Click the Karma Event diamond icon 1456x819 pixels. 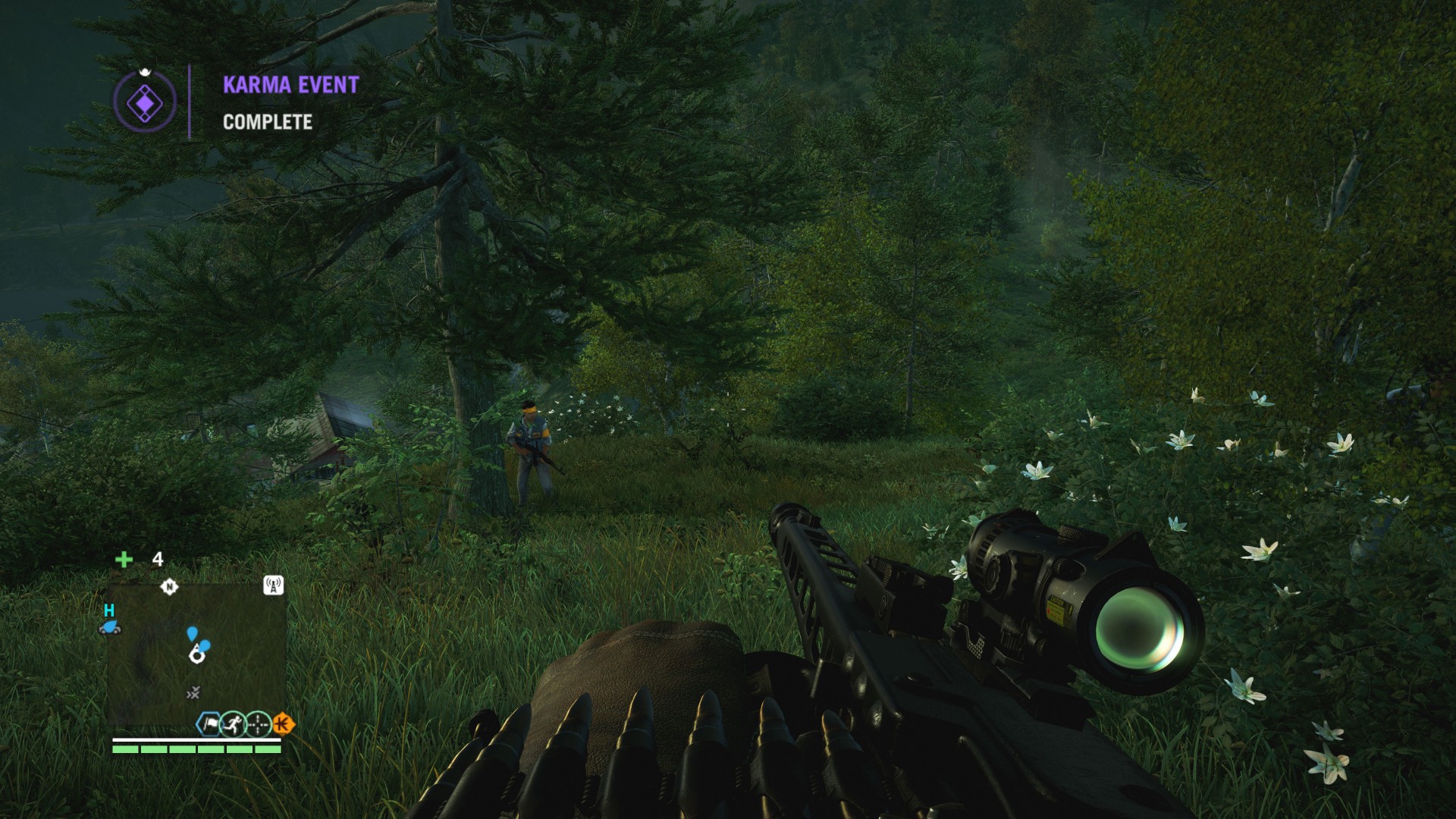(x=144, y=100)
